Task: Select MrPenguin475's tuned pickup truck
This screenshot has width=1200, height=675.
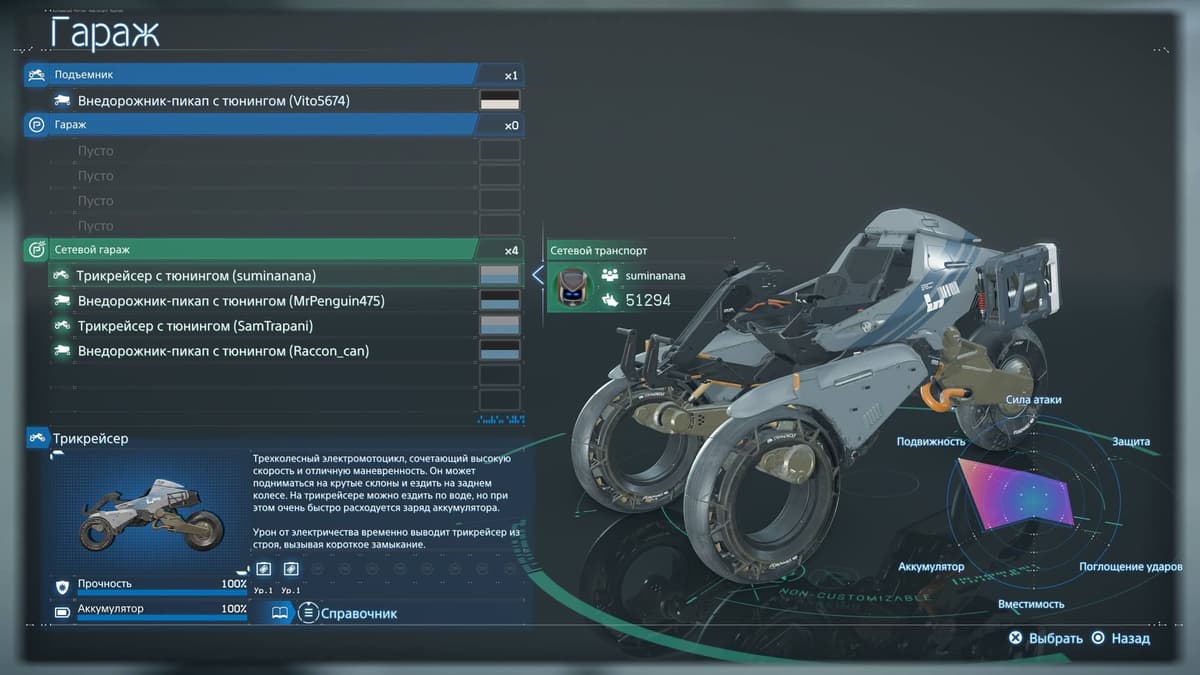Action: [231, 301]
